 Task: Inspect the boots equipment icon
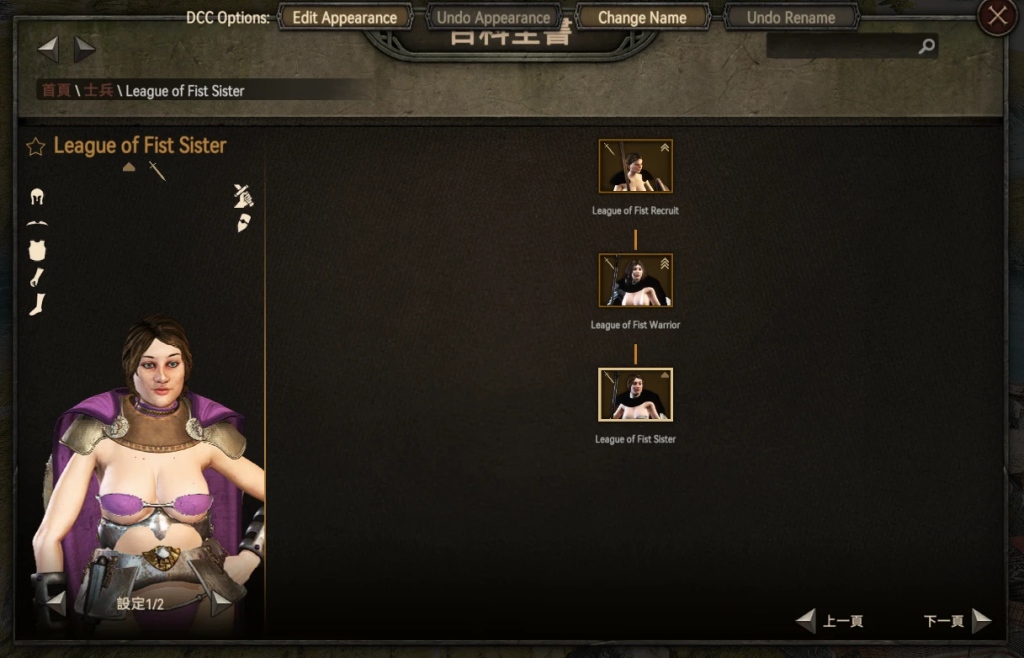tap(37, 304)
